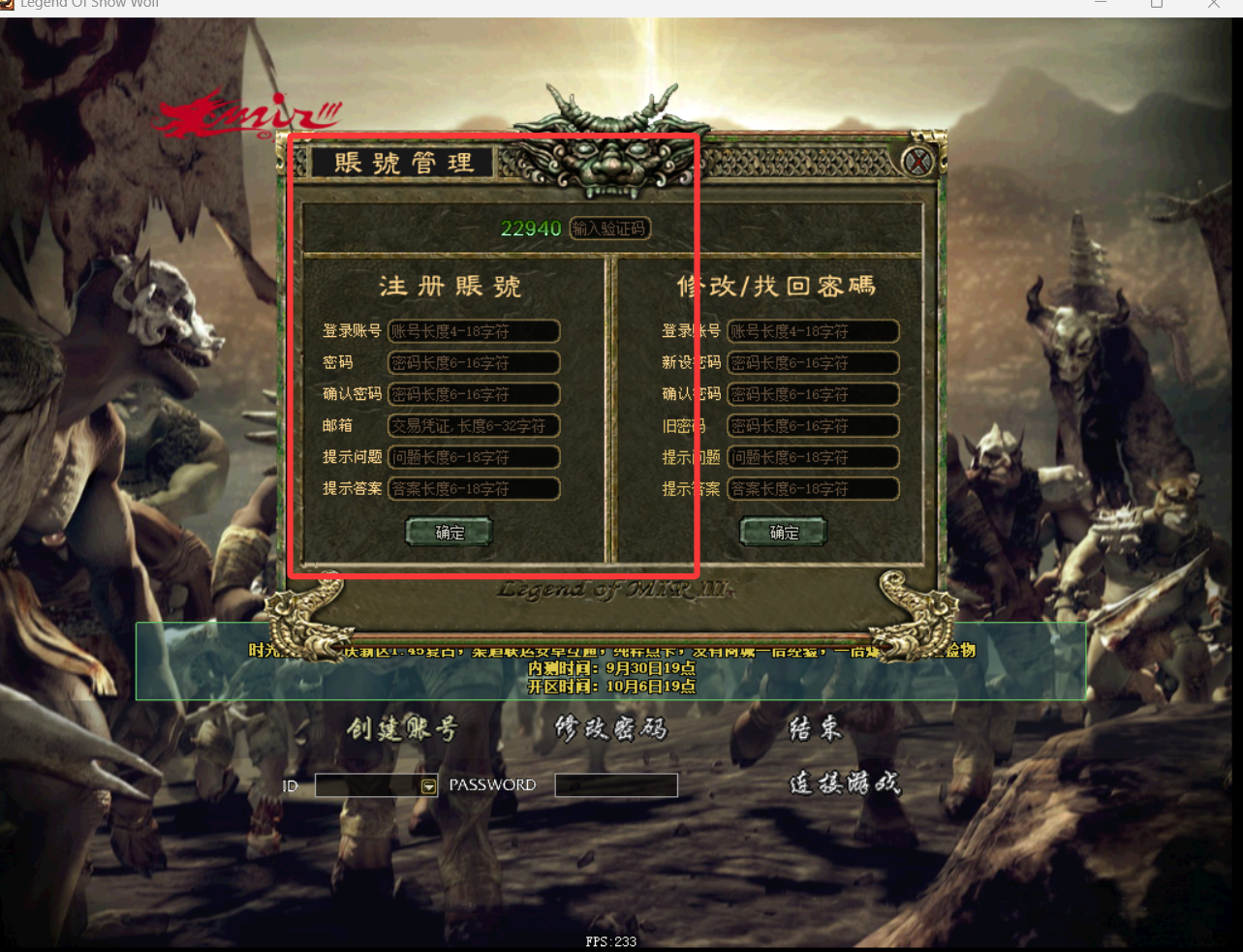This screenshot has width=1243, height=952.
Task: Click the register confirm password field
Action: pyautogui.click(x=474, y=394)
